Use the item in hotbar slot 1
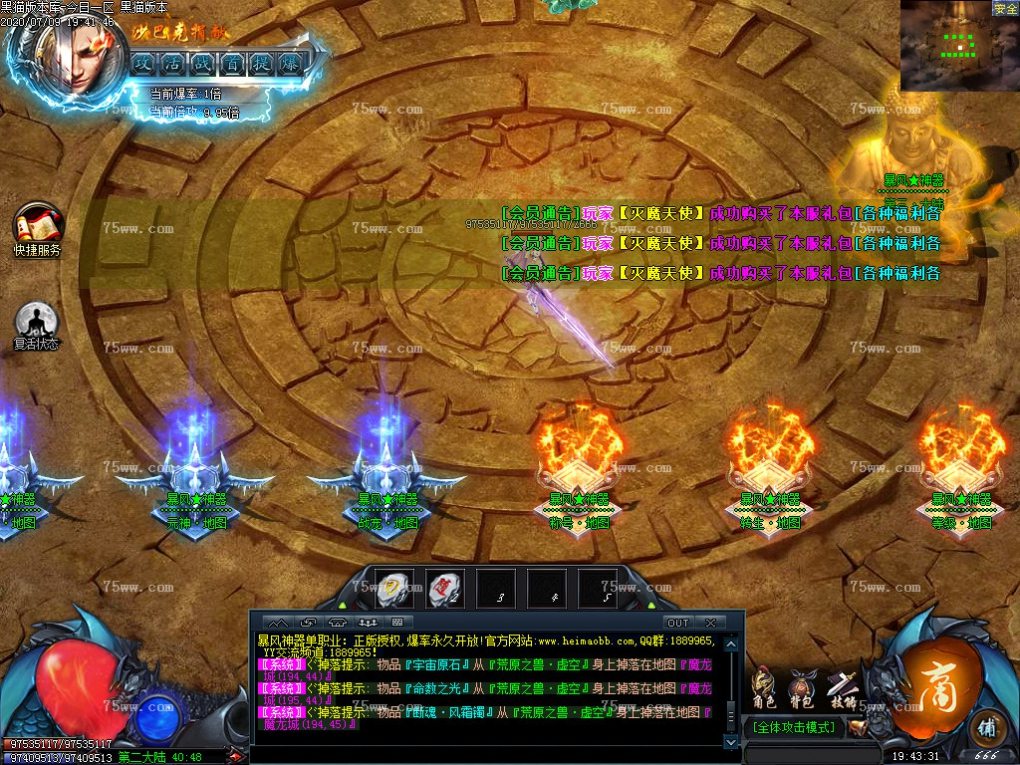Image resolution: width=1020 pixels, height=765 pixels. (394, 588)
